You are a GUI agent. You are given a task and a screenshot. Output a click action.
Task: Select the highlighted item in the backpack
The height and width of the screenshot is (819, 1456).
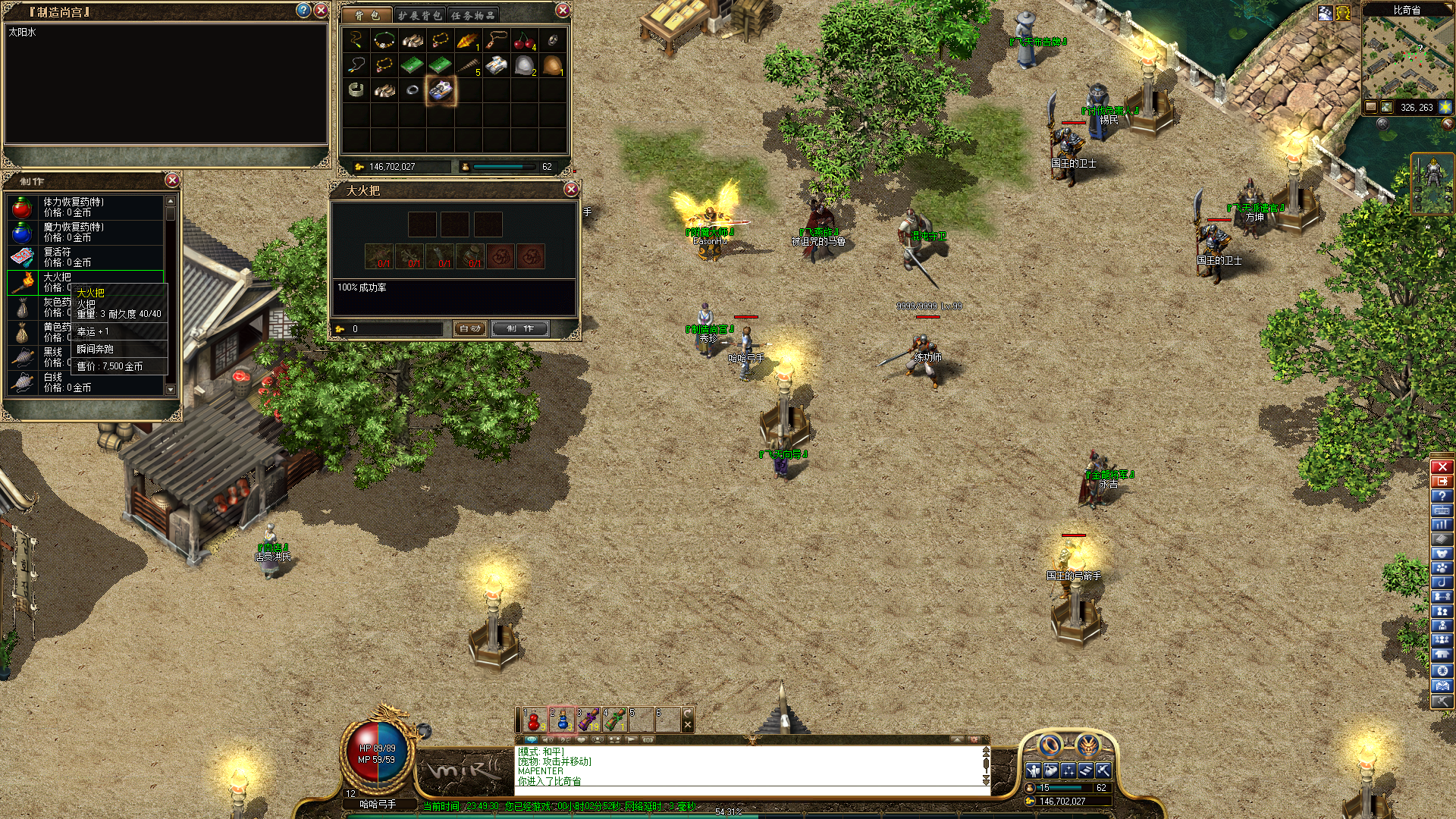[x=441, y=90]
